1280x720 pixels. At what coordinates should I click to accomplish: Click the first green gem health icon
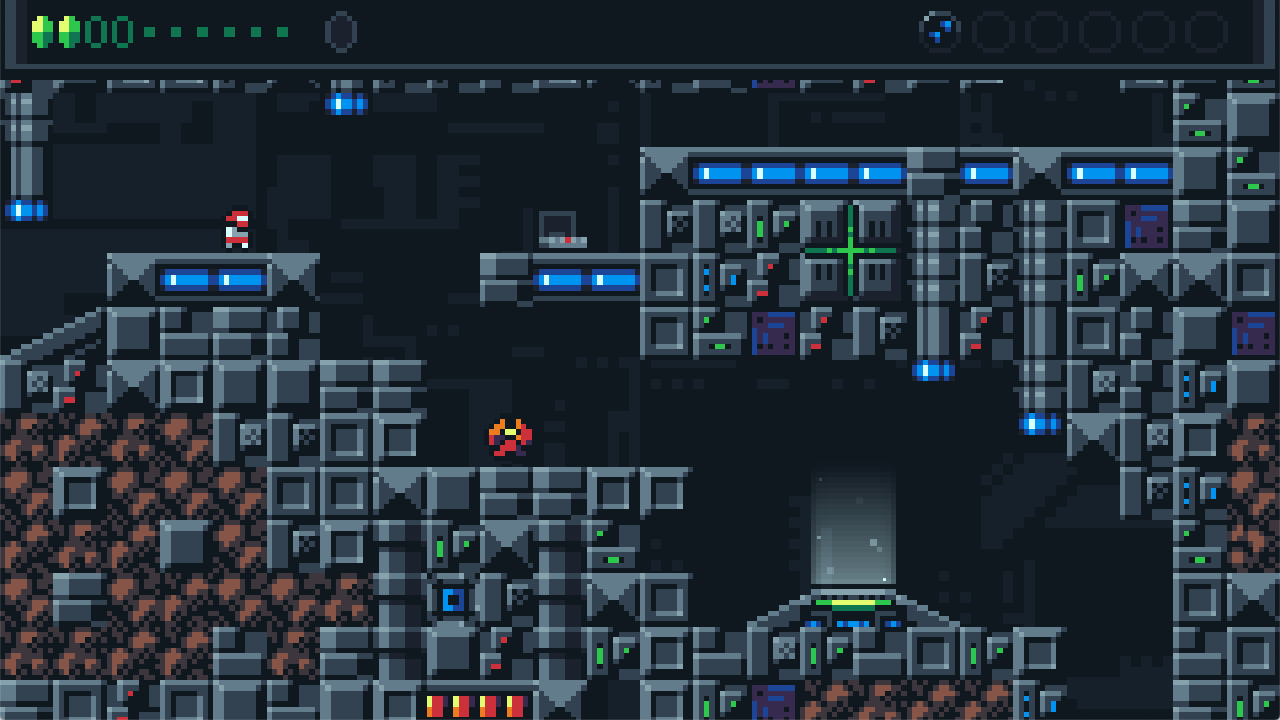click(43, 30)
